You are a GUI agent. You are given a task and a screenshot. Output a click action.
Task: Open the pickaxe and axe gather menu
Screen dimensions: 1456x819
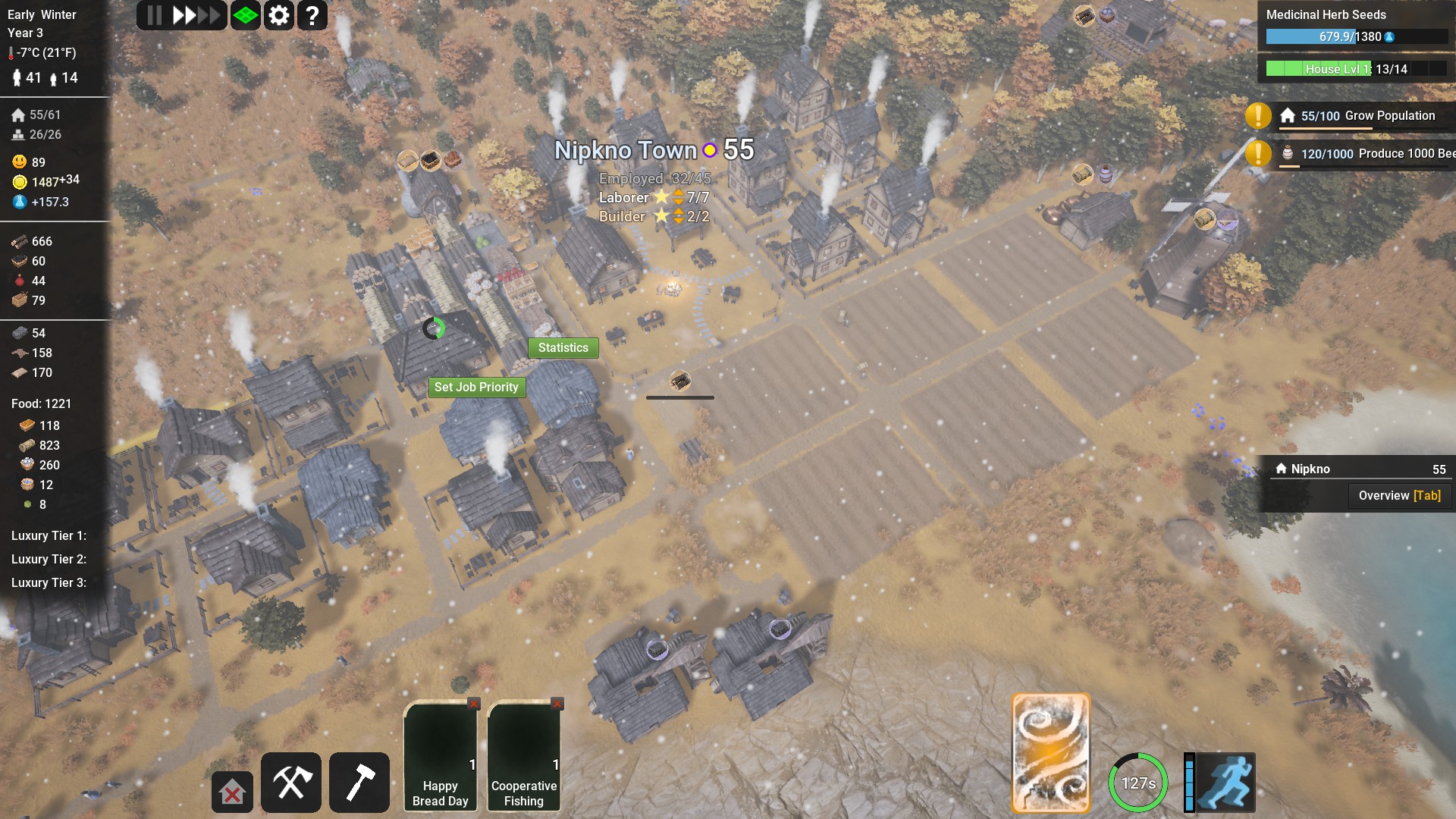tap(291, 783)
